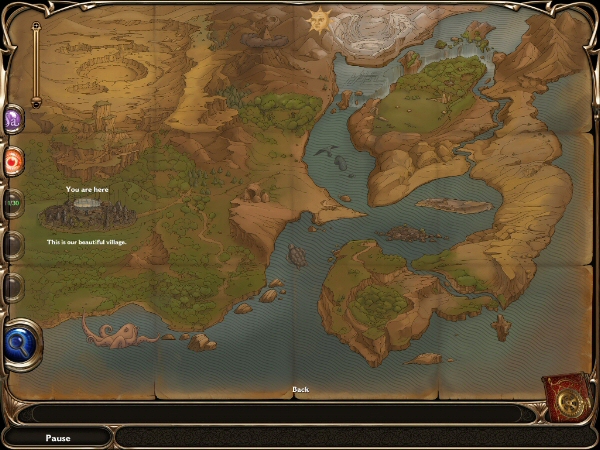Open the Pause menu

[x=59, y=438]
